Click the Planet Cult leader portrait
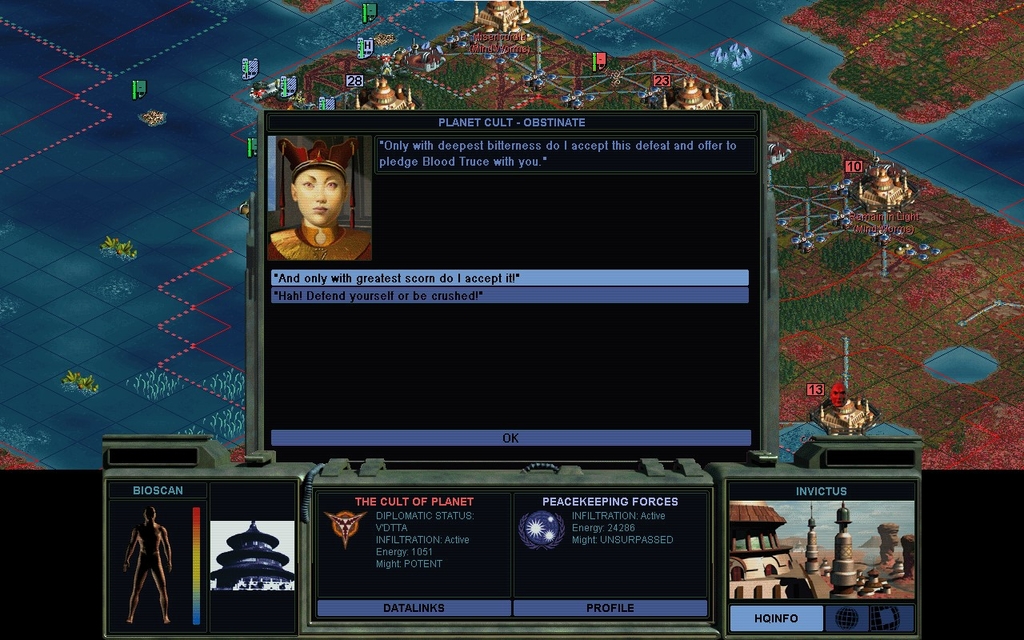This screenshot has height=640, width=1024. pyautogui.click(x=320, y=199)
